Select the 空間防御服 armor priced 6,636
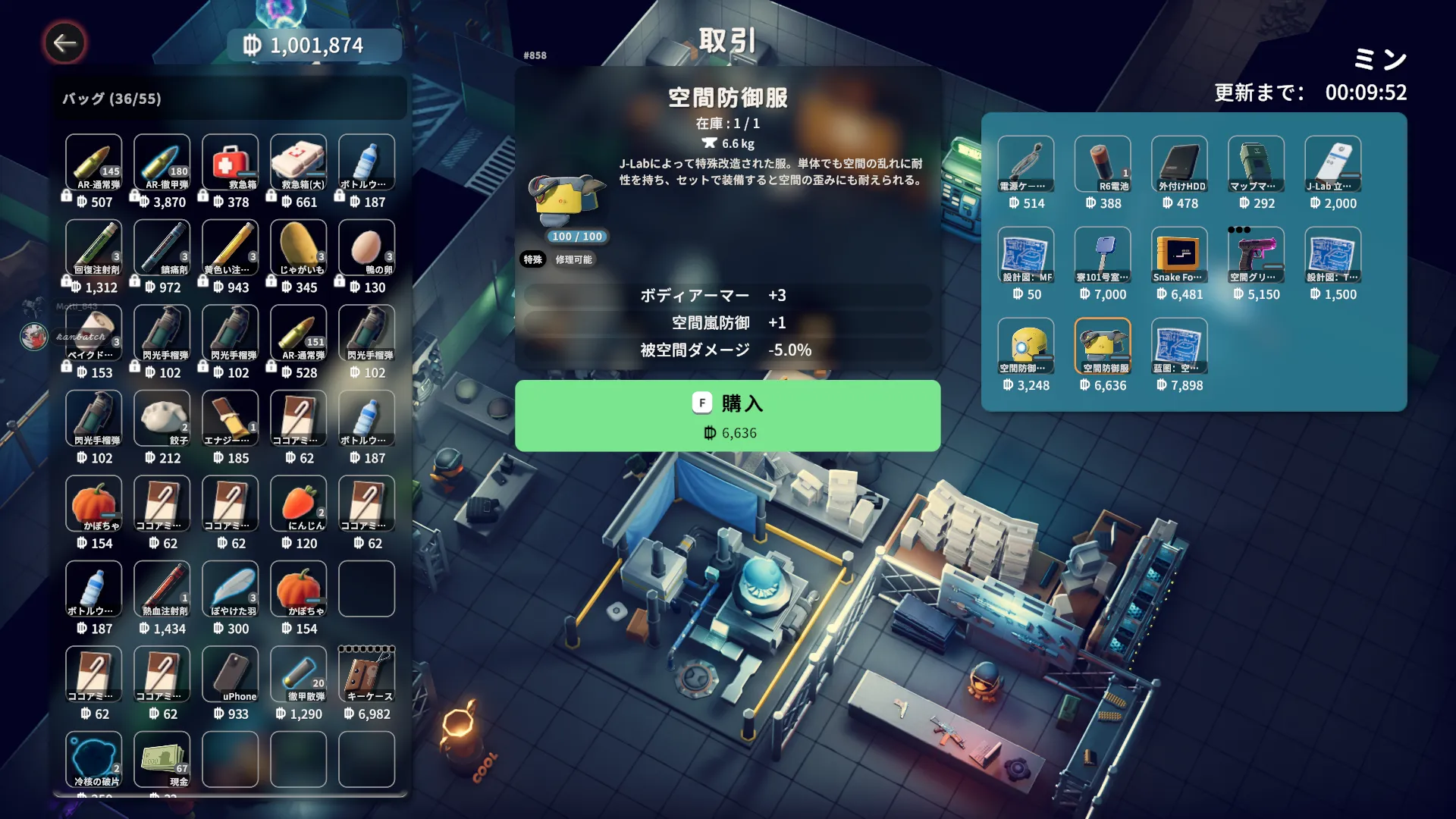 coord(1103,346)
